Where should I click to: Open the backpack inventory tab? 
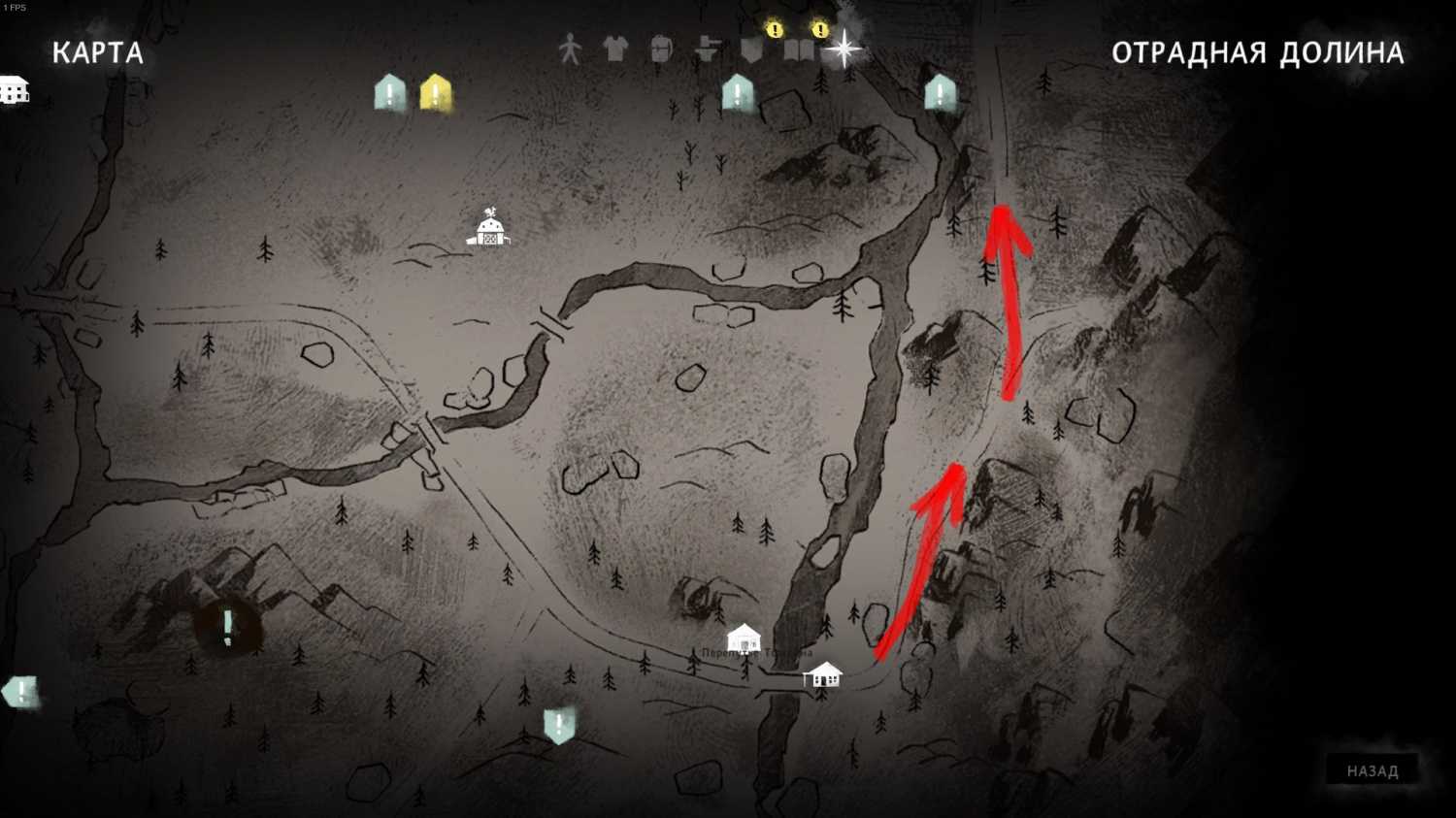click(661, 49)
